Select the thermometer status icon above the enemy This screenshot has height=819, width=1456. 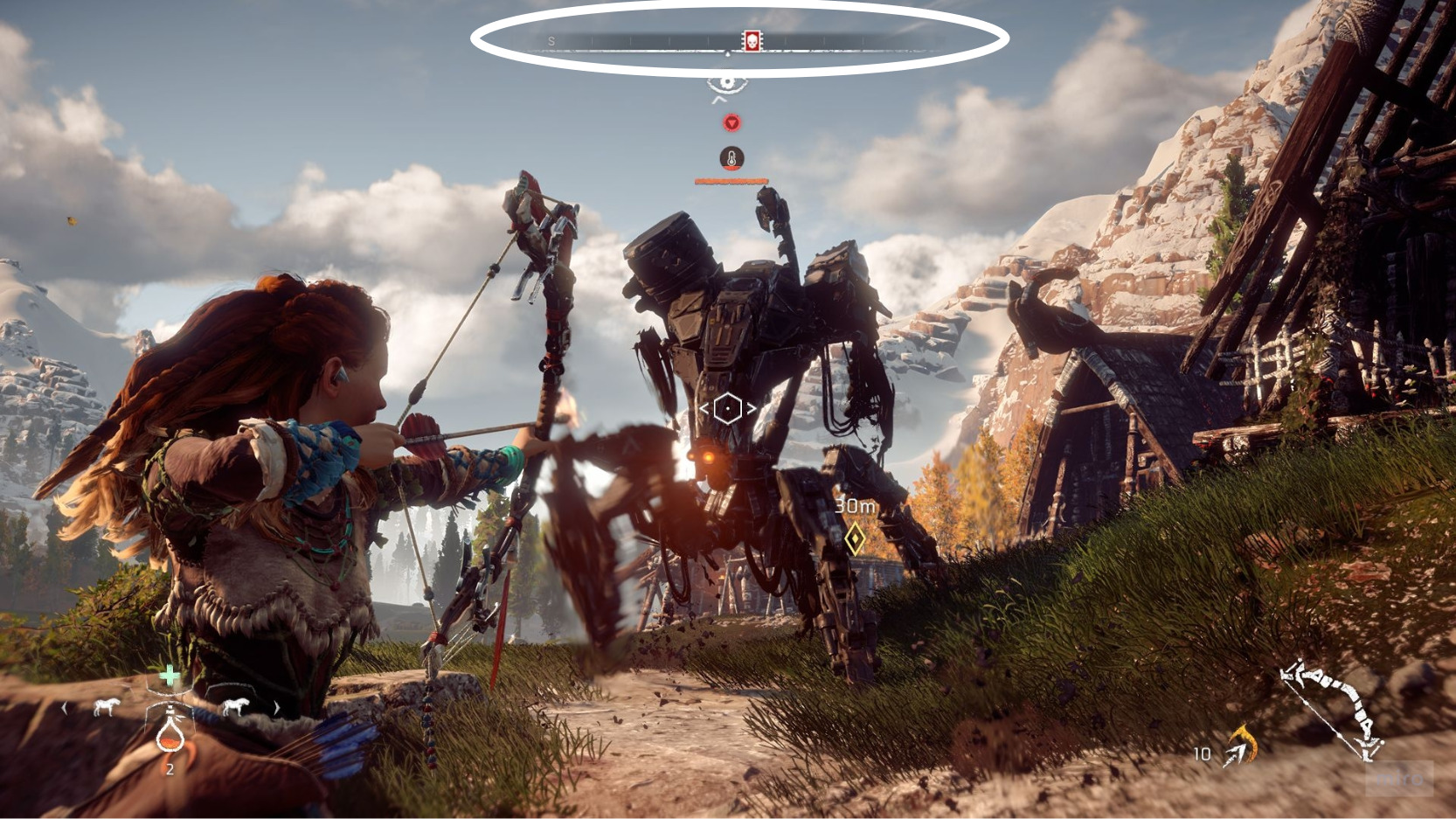click(731, 158)
